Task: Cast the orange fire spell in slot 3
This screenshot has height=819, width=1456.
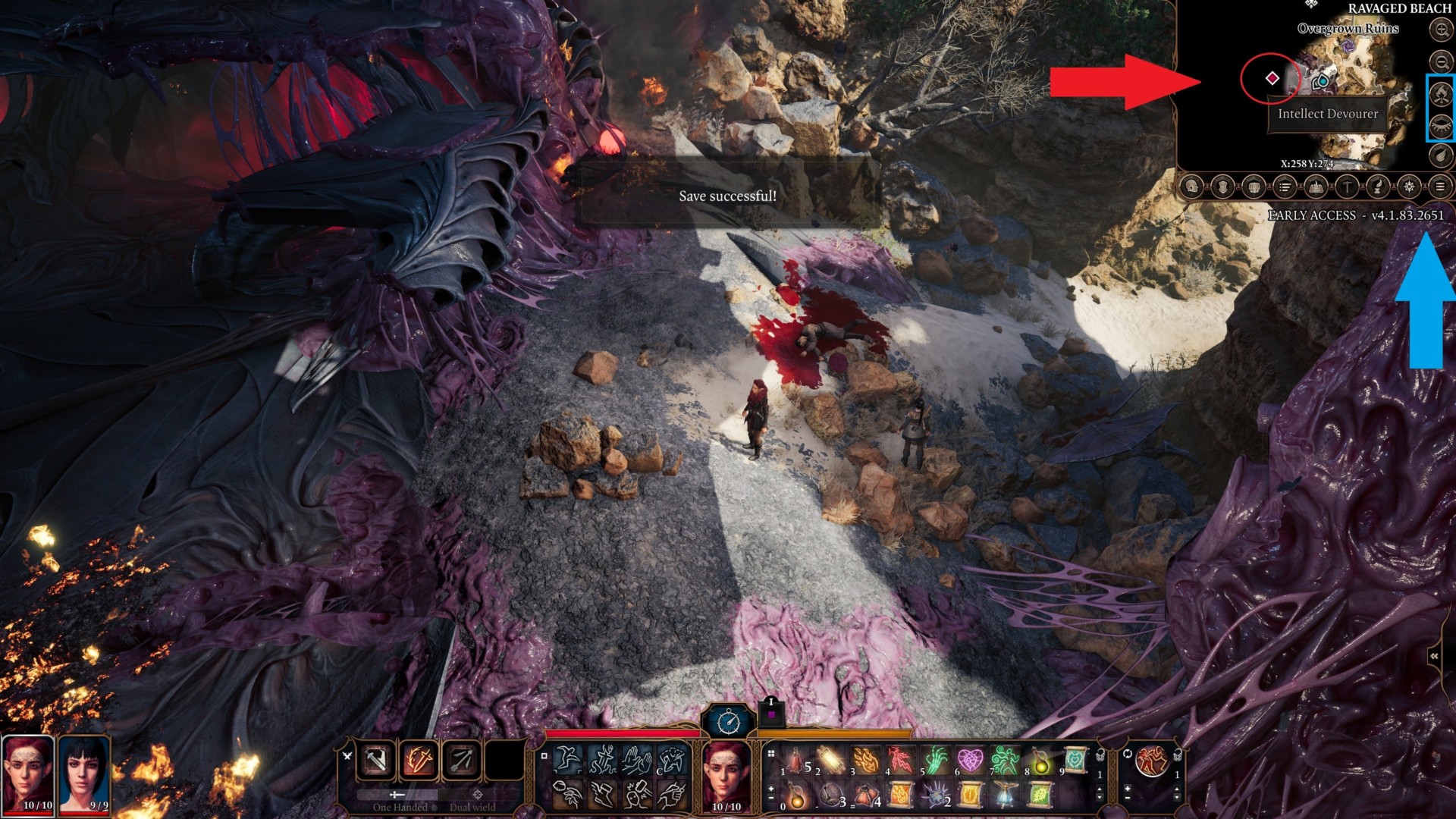Action: point(865,760)
